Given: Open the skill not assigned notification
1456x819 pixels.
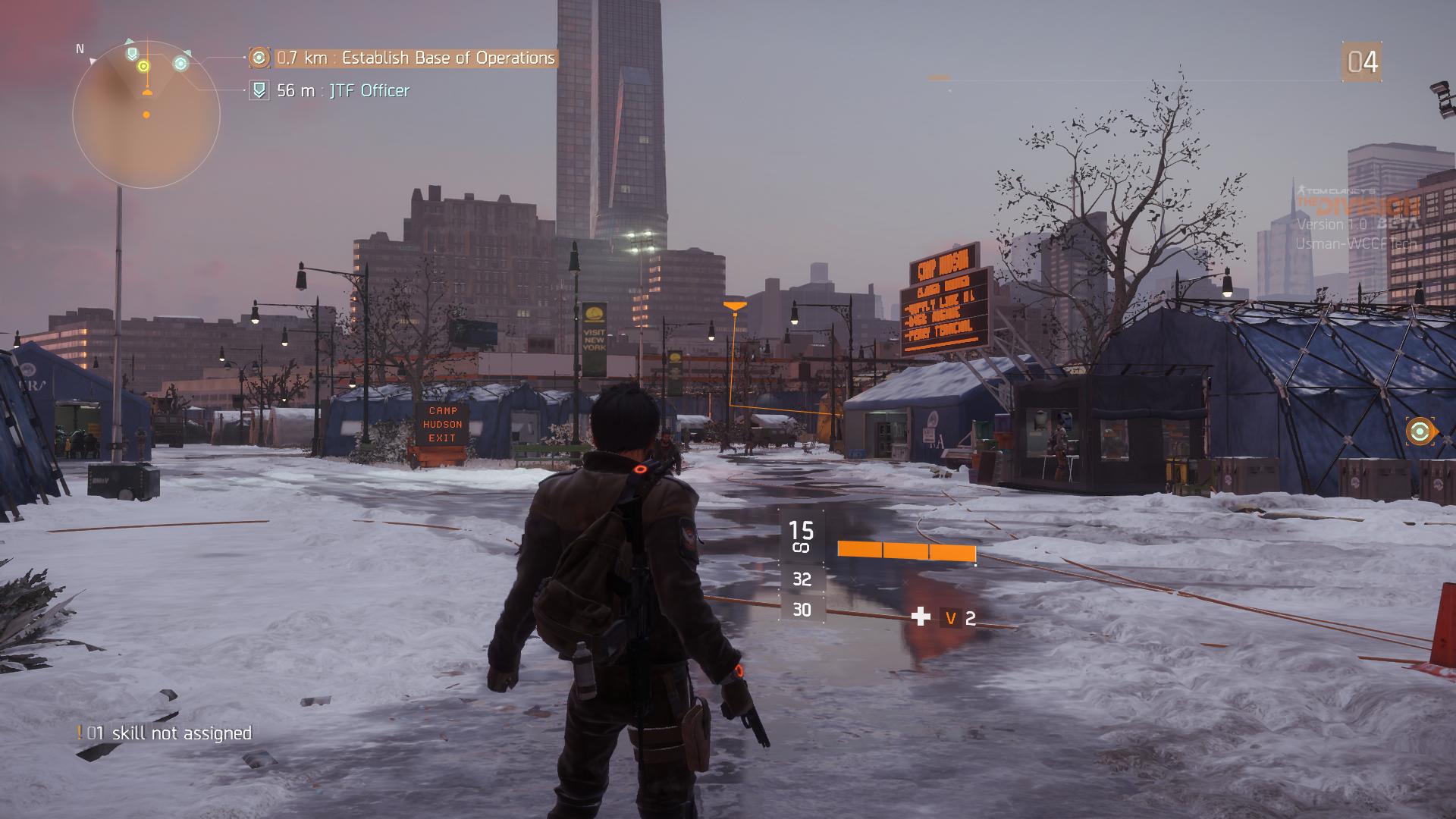Looking at the screenshot, I should pos(165,733).
